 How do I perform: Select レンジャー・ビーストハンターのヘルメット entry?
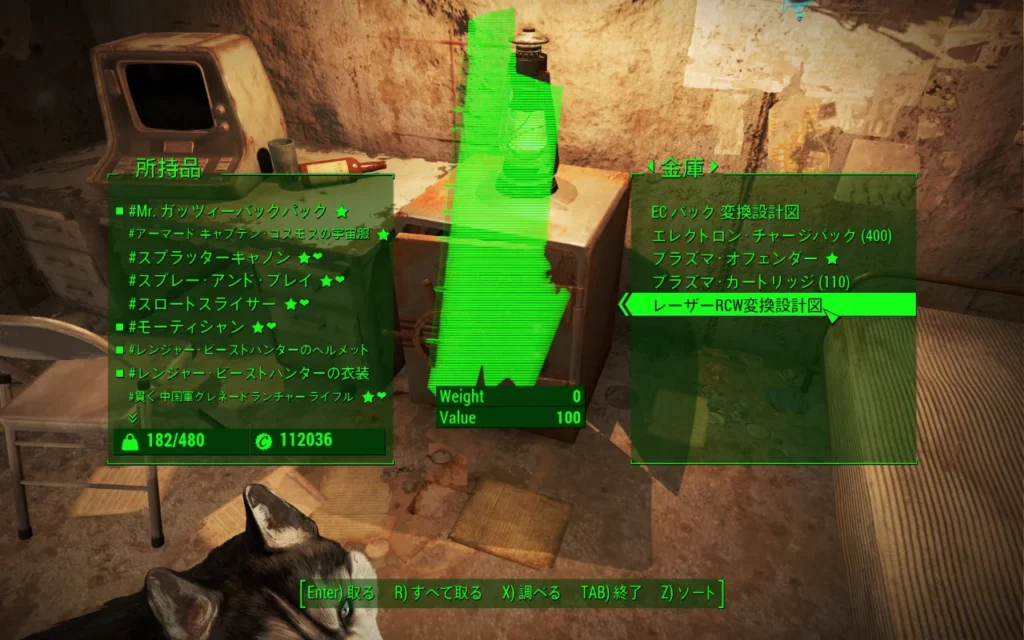click(x=249, y=350)
